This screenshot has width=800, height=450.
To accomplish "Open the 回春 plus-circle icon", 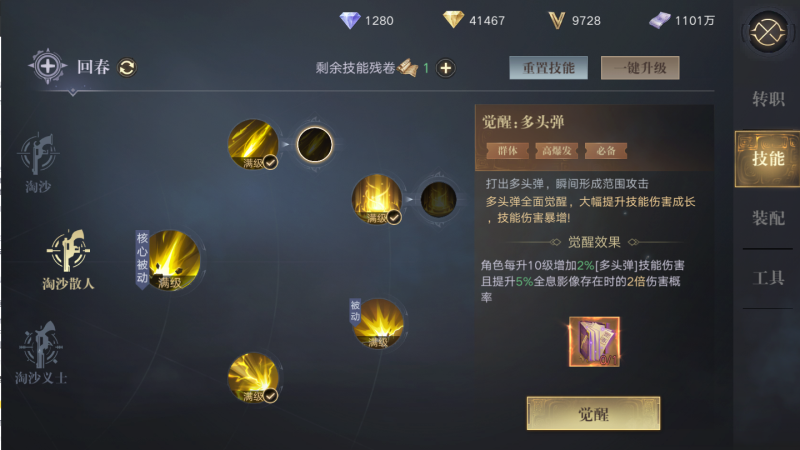I will coord(48,67).
